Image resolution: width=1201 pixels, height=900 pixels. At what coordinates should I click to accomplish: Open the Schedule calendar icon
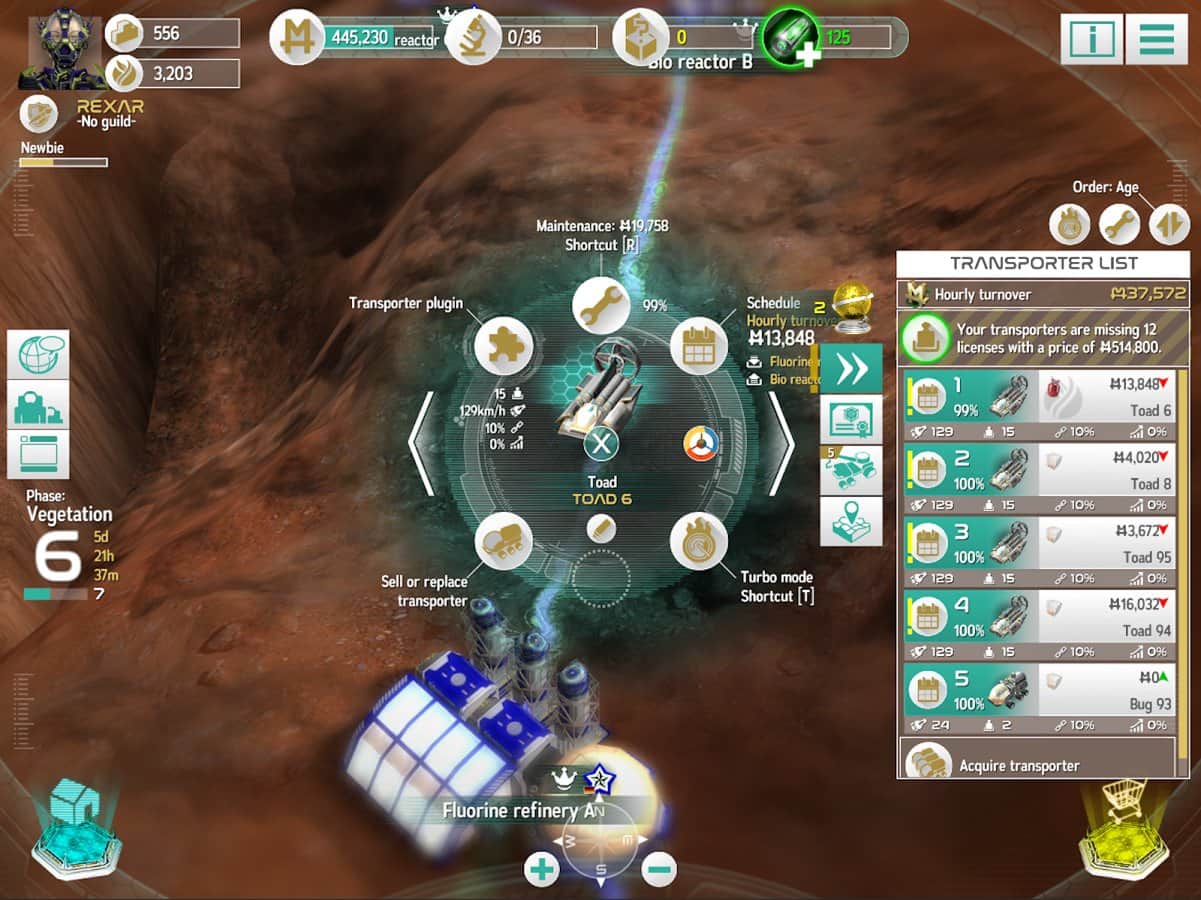coord(699,346)
